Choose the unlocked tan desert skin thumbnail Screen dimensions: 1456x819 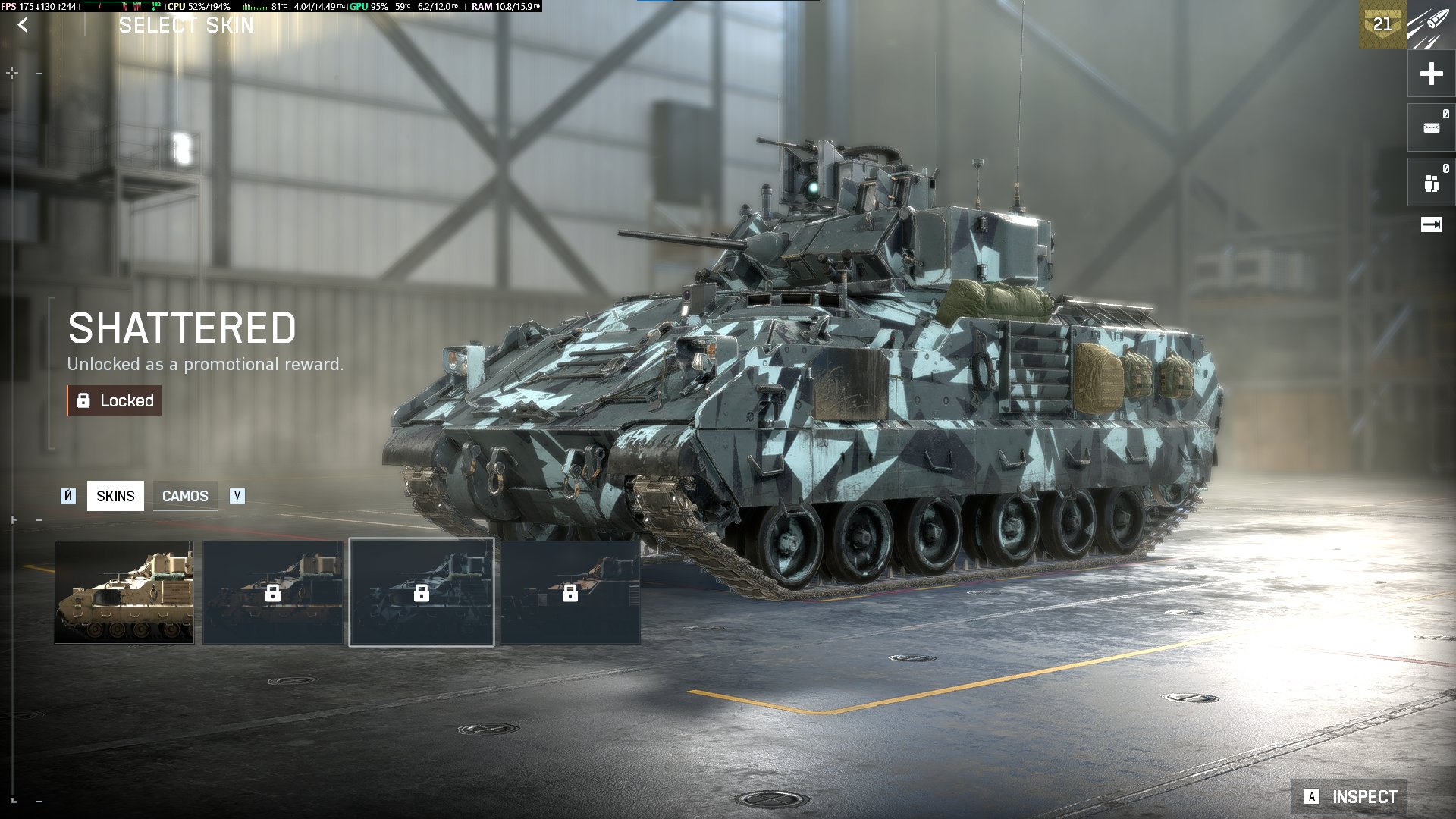[x=124, y=592]
